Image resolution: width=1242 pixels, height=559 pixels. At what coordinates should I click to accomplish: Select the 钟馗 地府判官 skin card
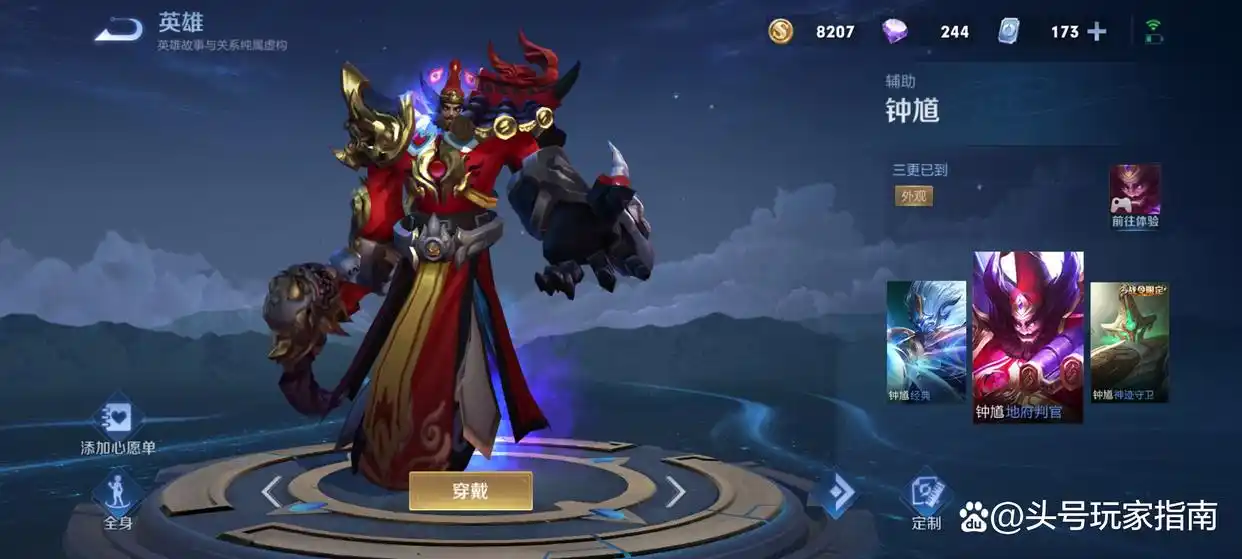pyautogui.click(x=1028, y=336)
